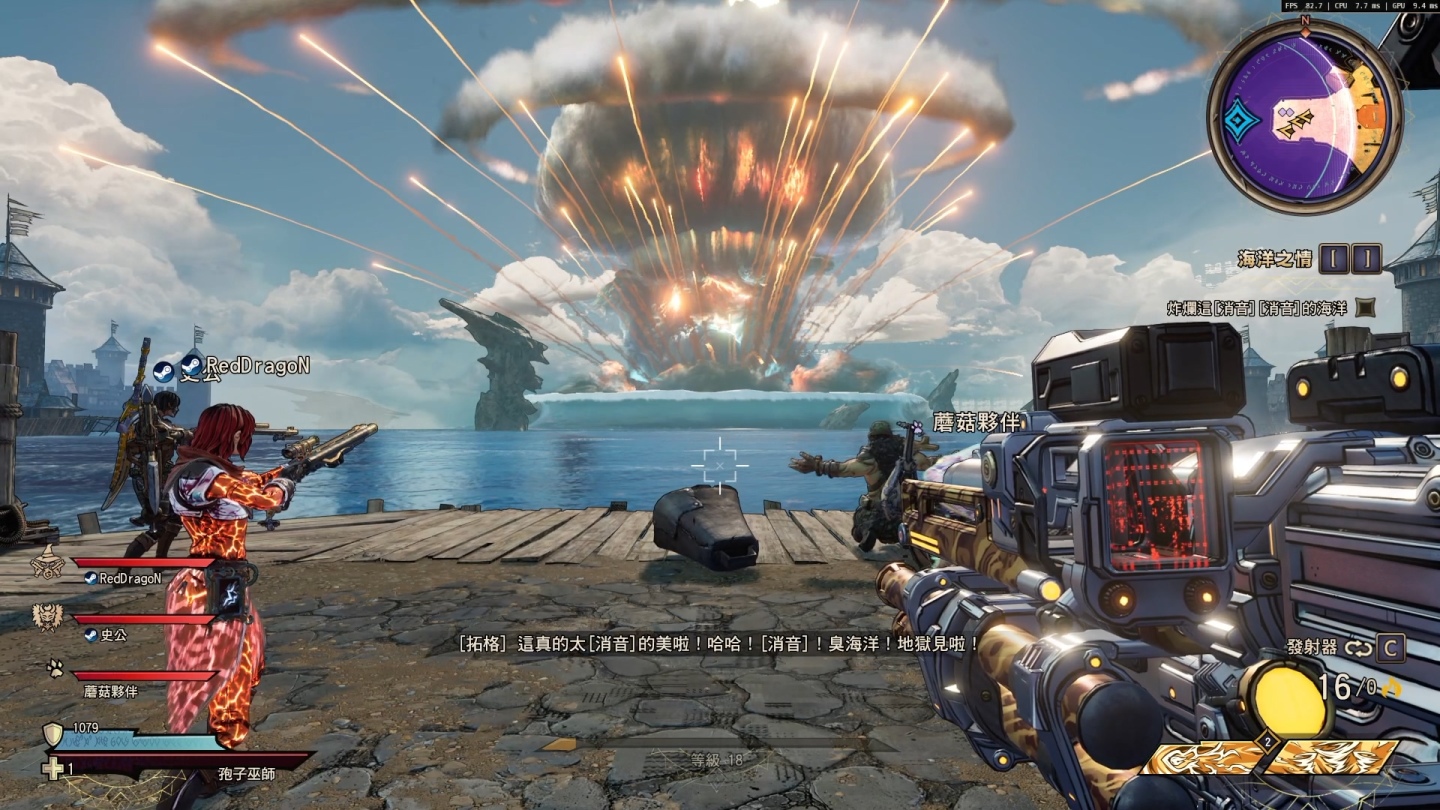Click the 發射器 weapon swap arrows icon
The width and height of the screenshot is (1440, 810).
tap(1357, 648)
